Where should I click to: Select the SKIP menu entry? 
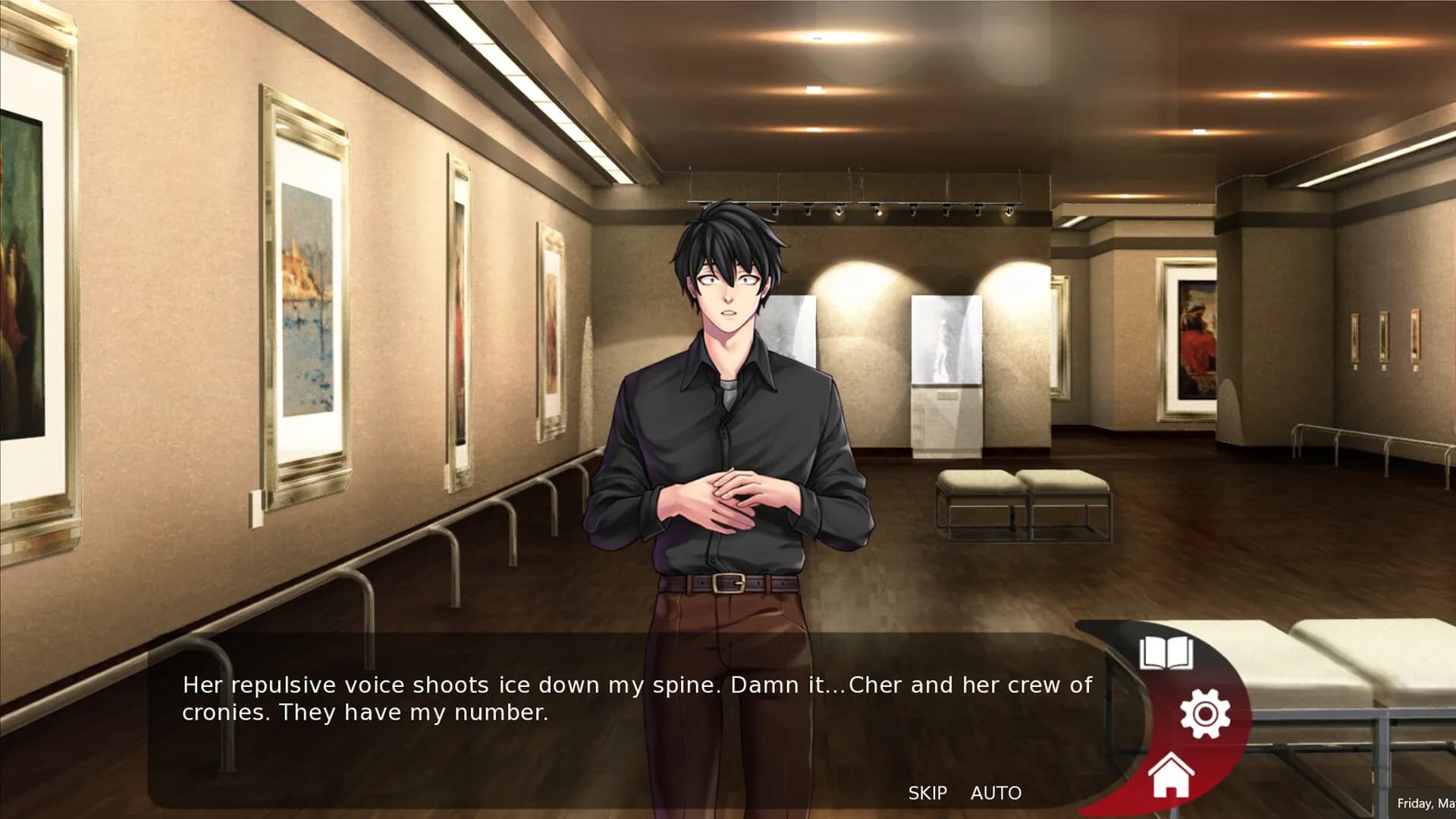coord(928,793)
